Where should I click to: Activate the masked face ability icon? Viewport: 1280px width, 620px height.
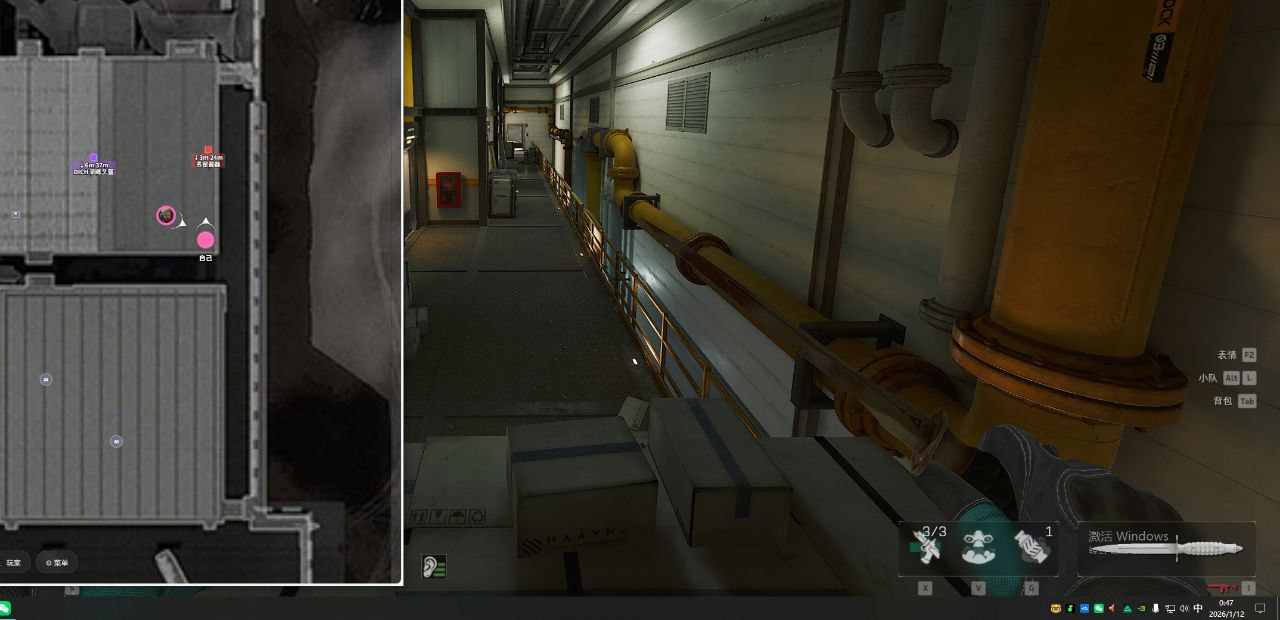click(978, 547)
